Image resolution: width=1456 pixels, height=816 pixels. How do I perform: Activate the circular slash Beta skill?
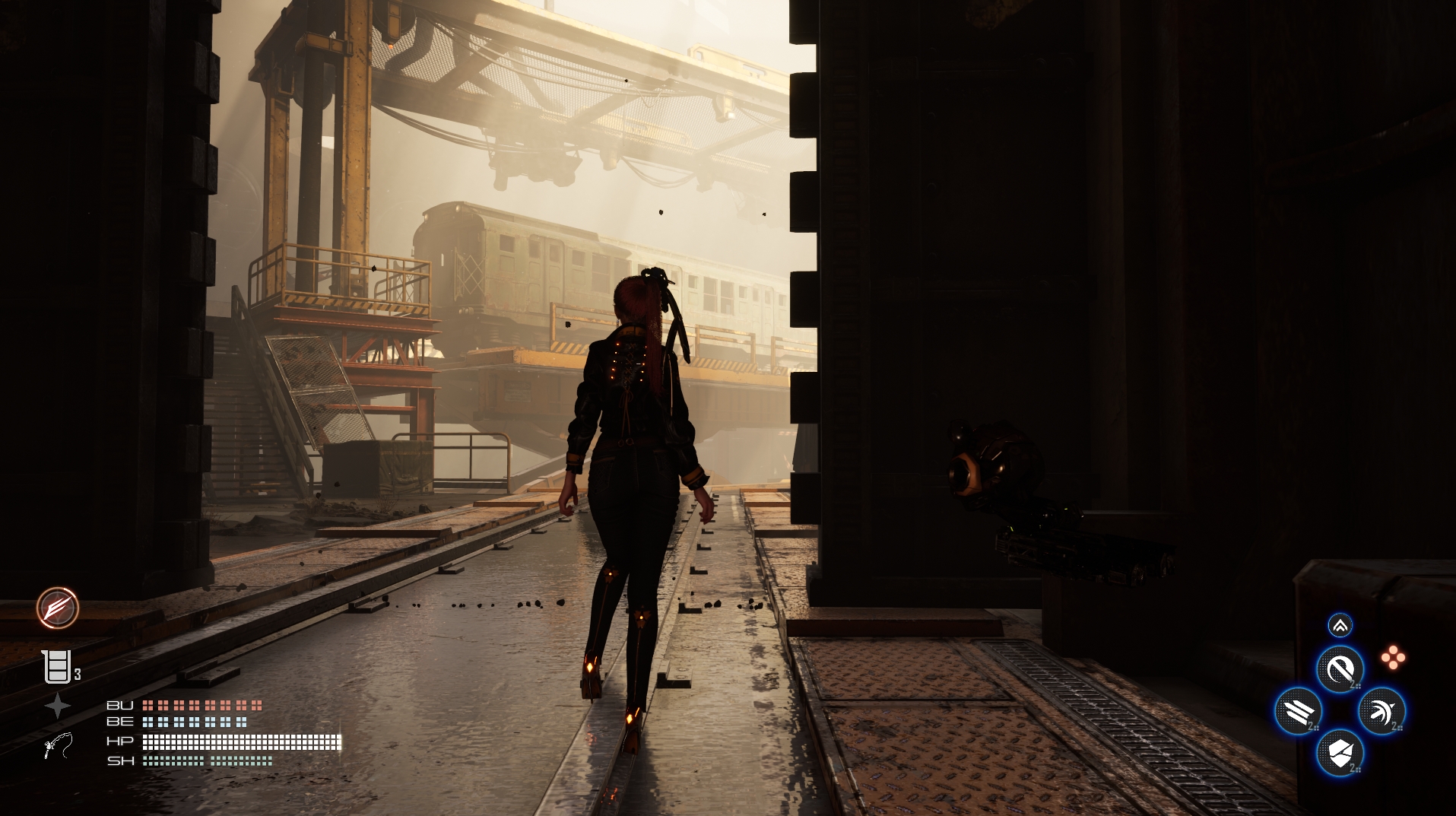(x=1340, y=669)
